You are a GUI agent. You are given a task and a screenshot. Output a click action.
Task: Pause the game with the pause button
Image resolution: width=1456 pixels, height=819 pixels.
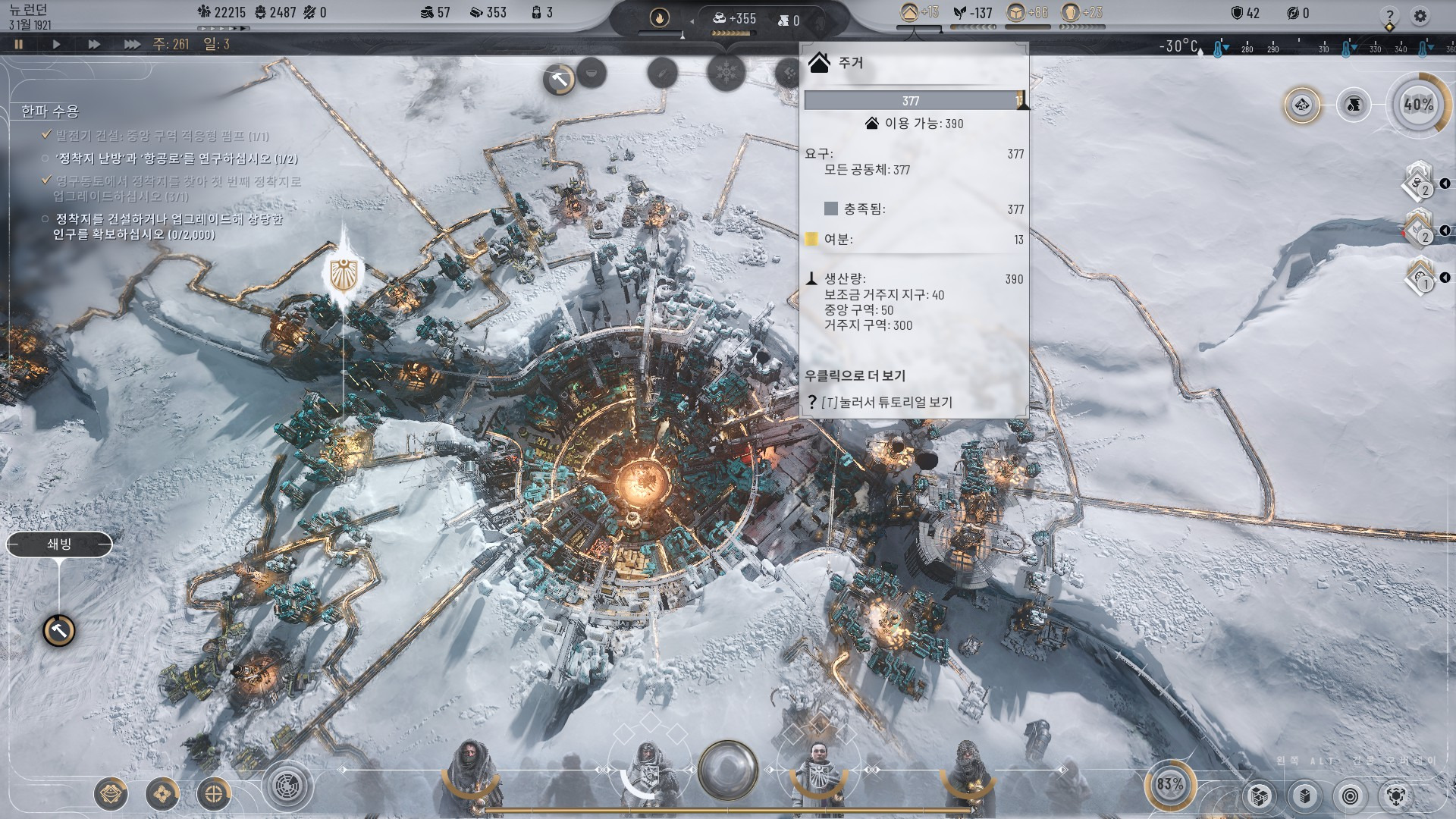[19, 45]
